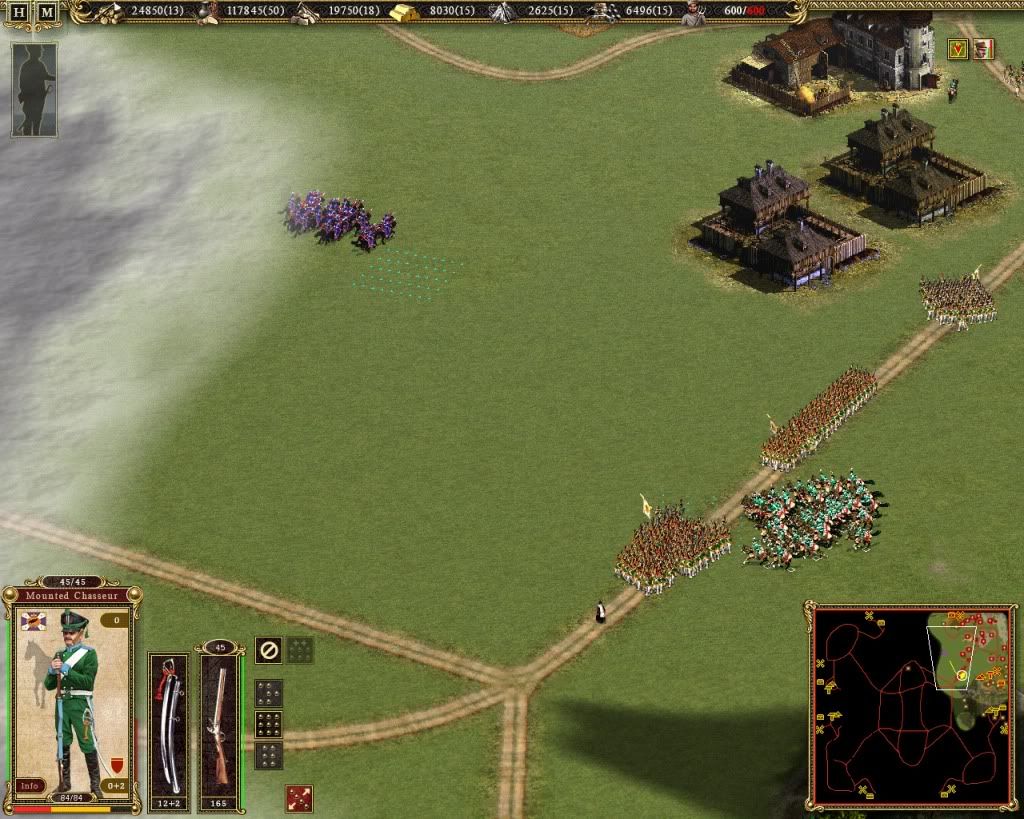1024x819 pixels.
Task: Choose the six-dot column formation icon
Action: tap(268, 755)
